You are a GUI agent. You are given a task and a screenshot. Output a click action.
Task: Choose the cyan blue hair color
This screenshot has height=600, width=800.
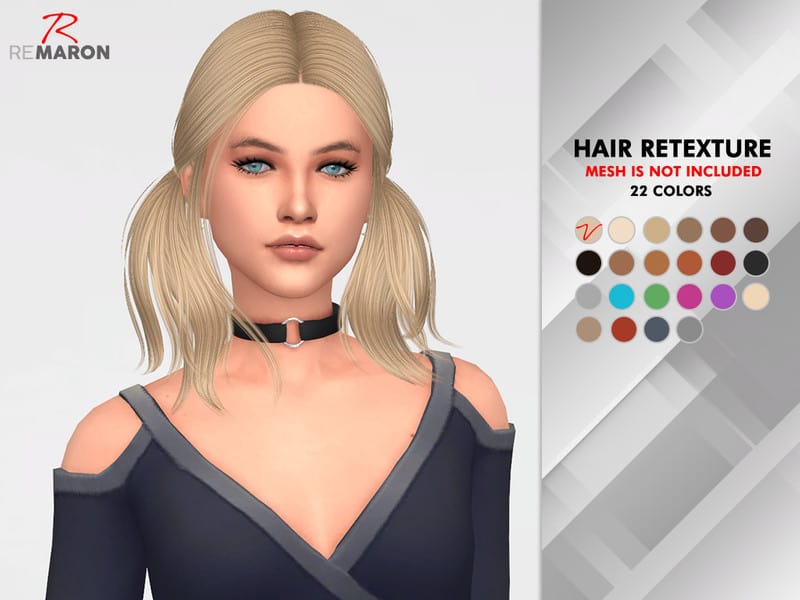click(623, 296)
